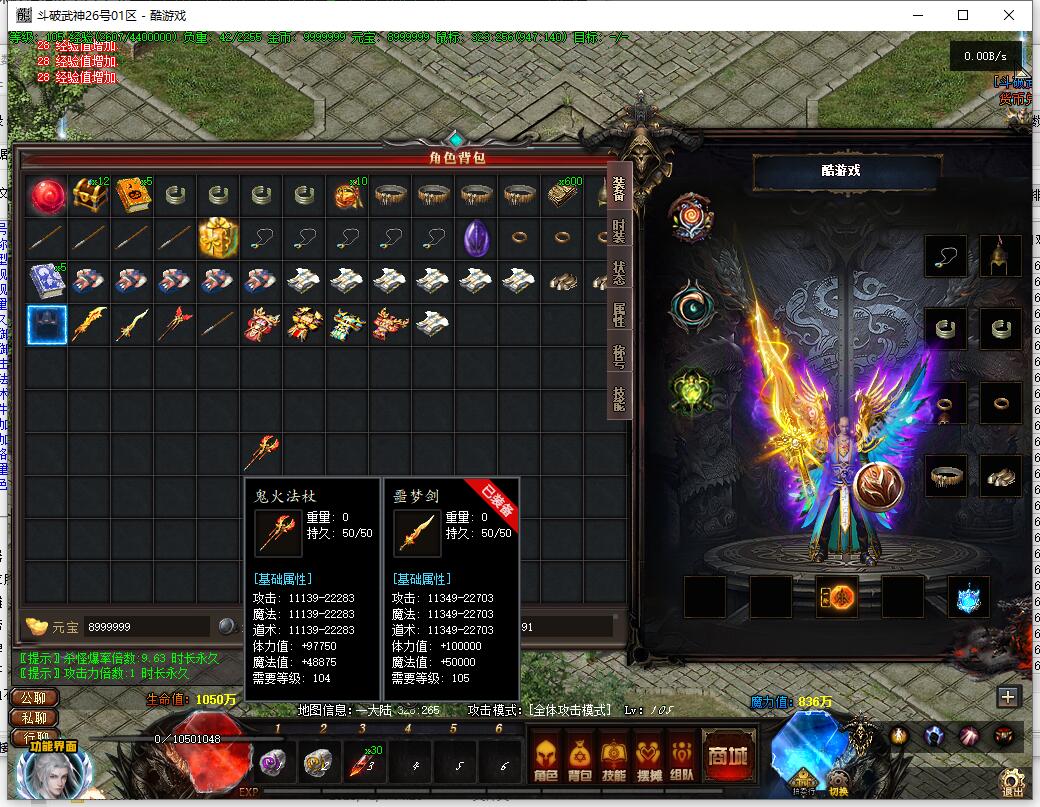Select the orange pumpkin book item

pyautogui.click(x=132, y=196)
